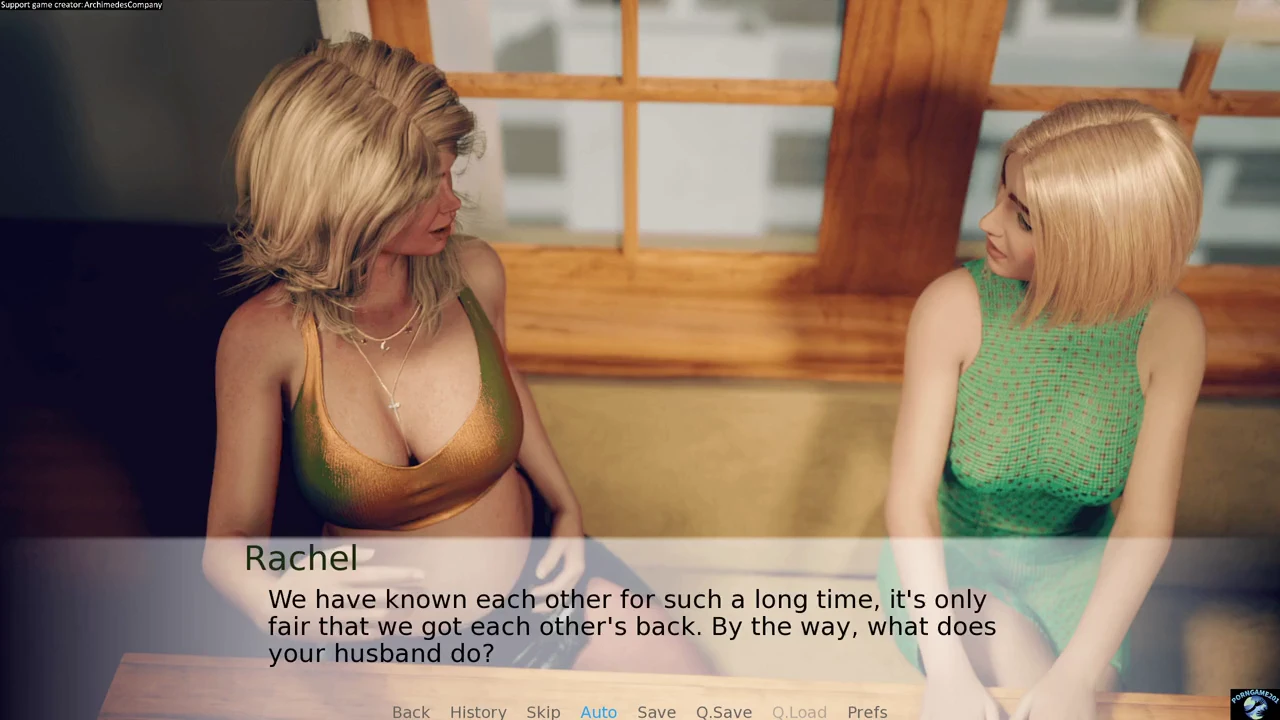The image size is (1280, 720).
Task: Open the Save game menu
Action: click(656, 711)
